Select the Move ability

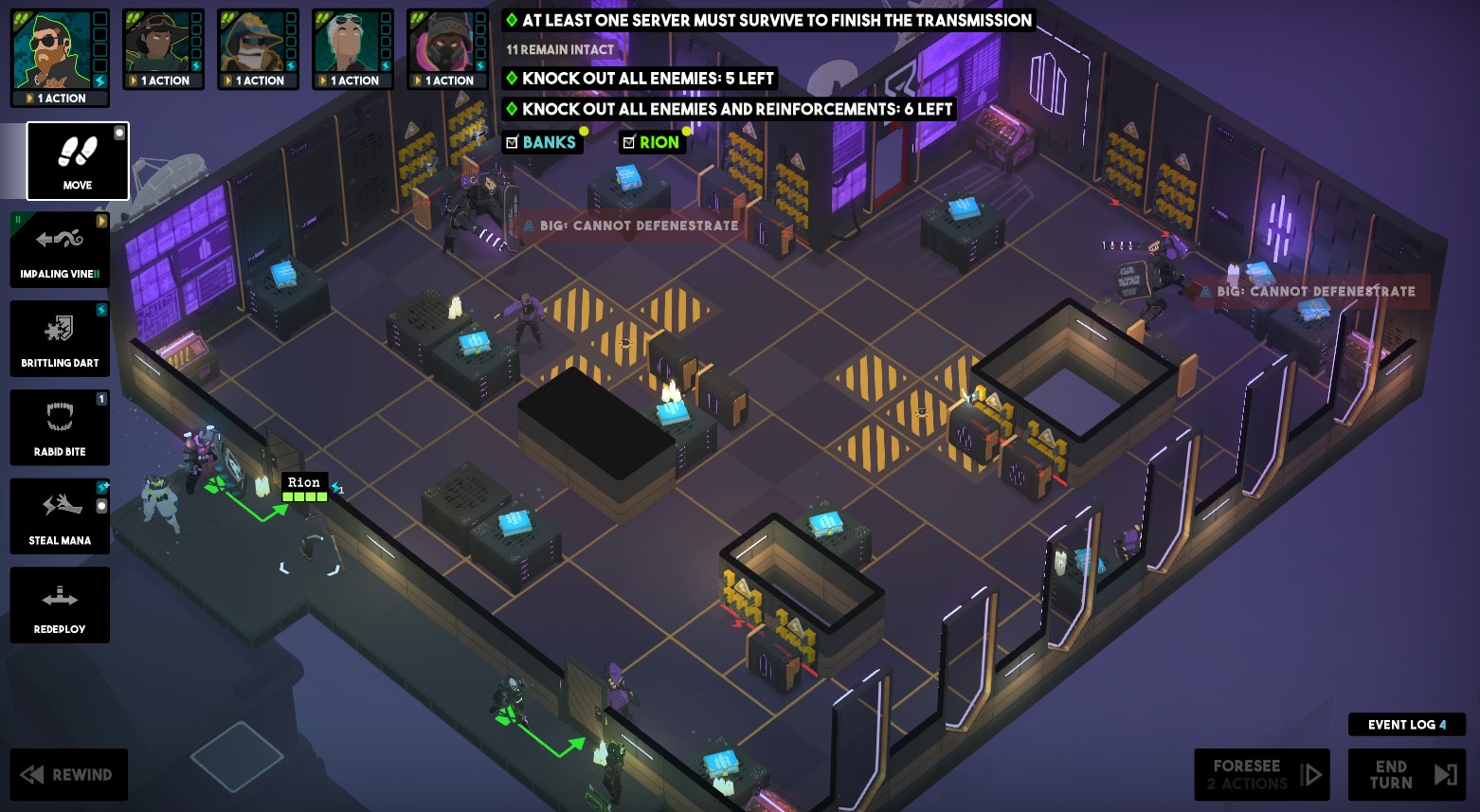click(x=78, y=160)
